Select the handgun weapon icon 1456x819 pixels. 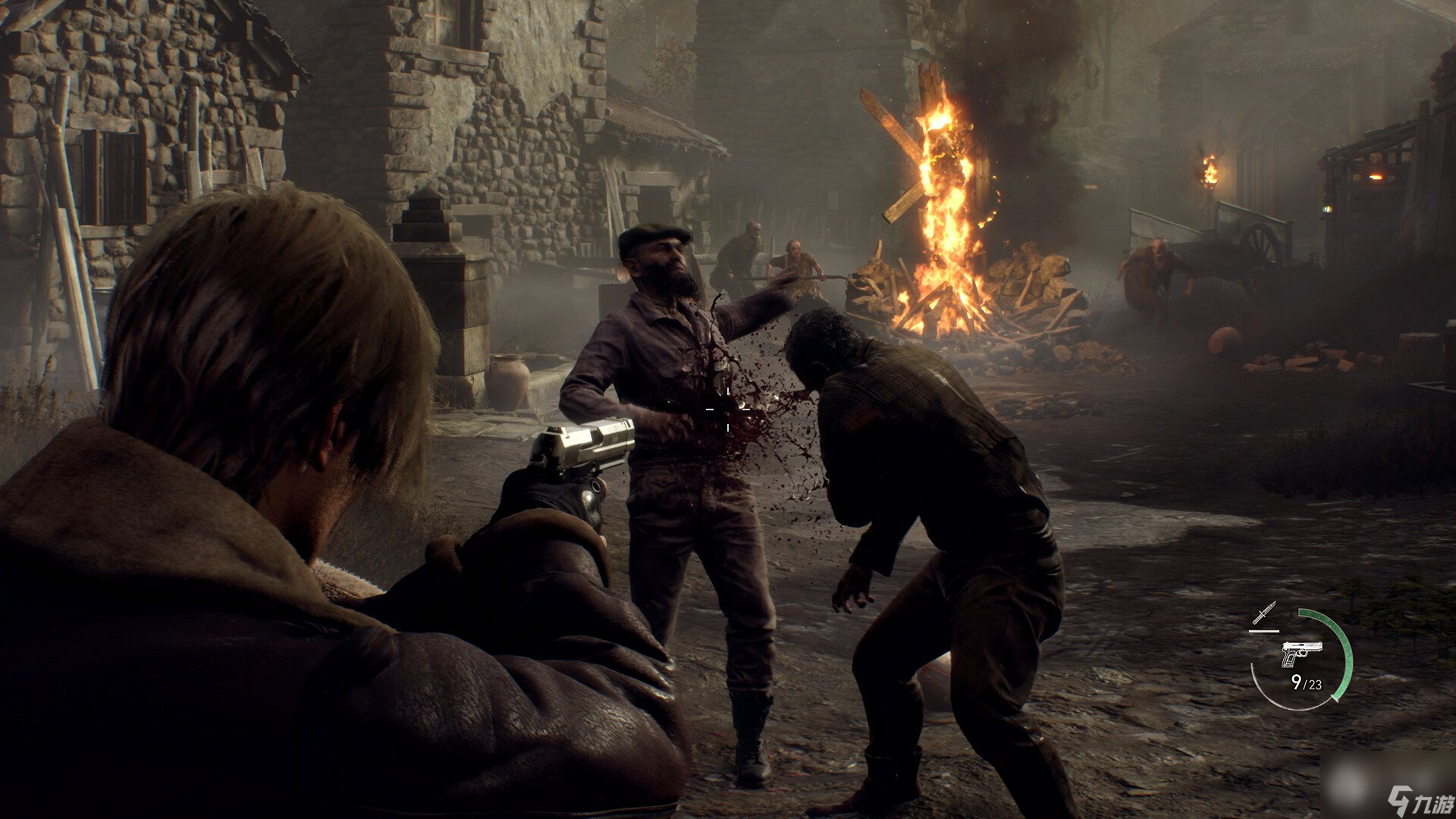click(x=1301, y=653)
